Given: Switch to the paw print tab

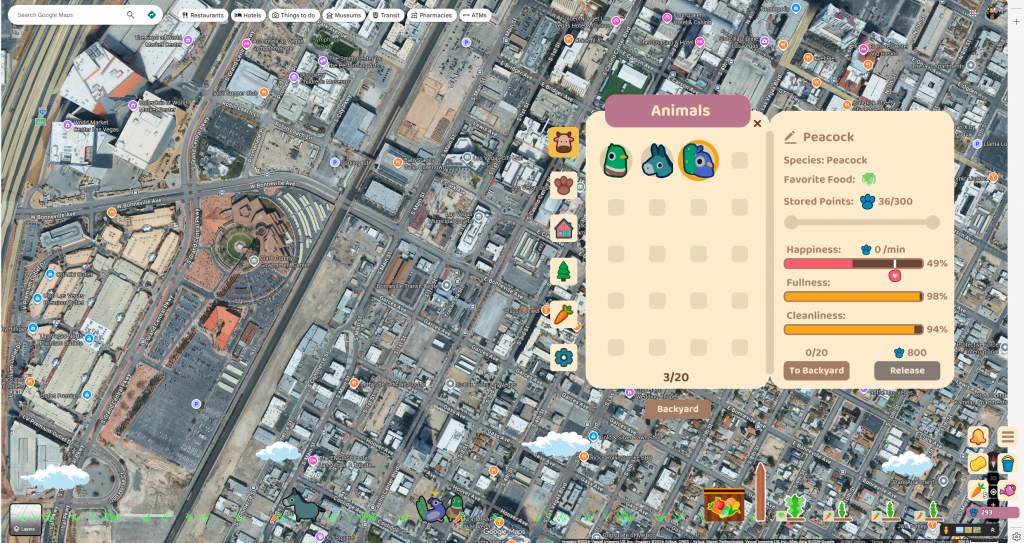Looking at the screenshot, I should (563, 185).
